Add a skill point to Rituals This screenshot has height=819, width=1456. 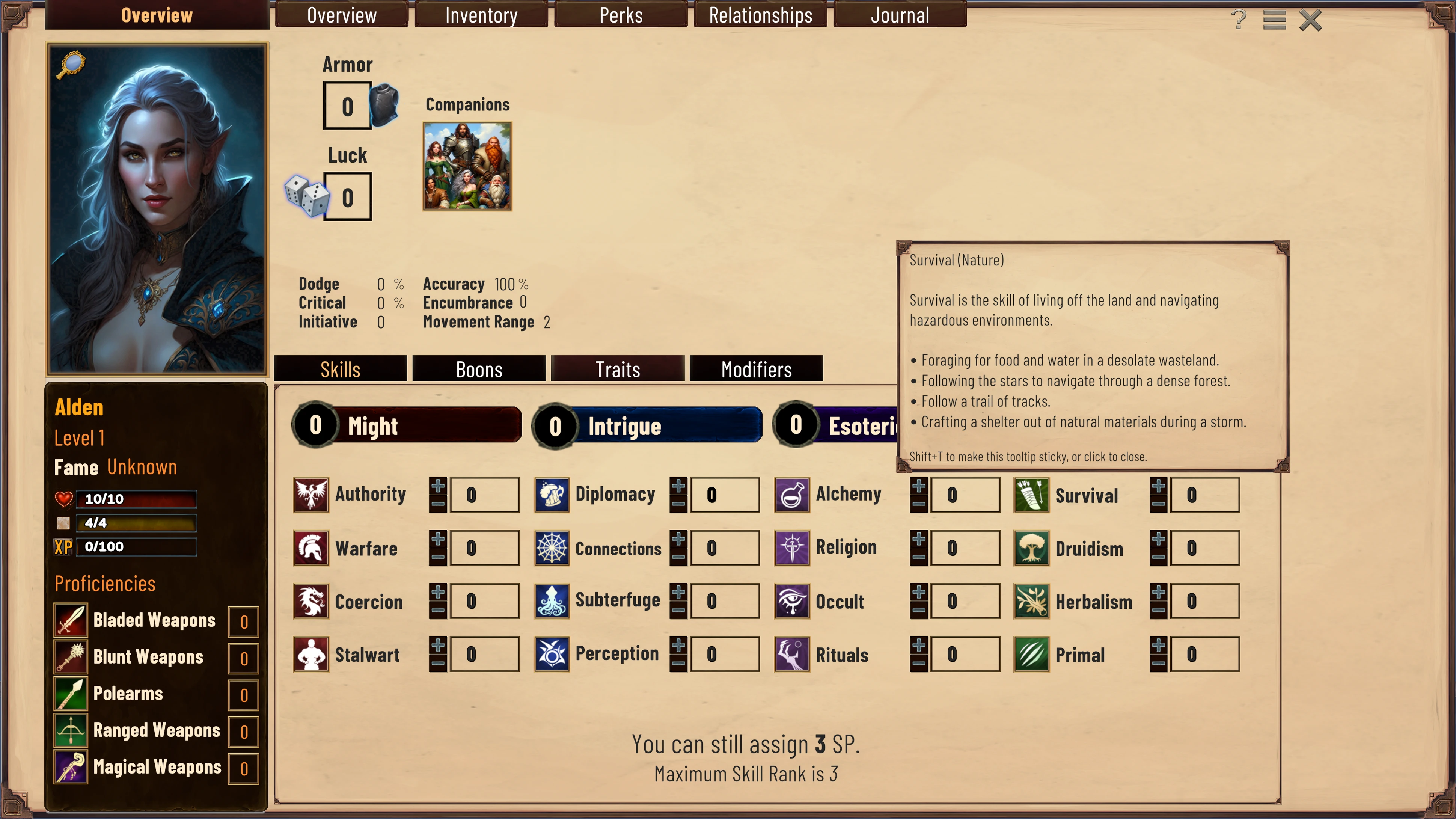click(918, 645)
